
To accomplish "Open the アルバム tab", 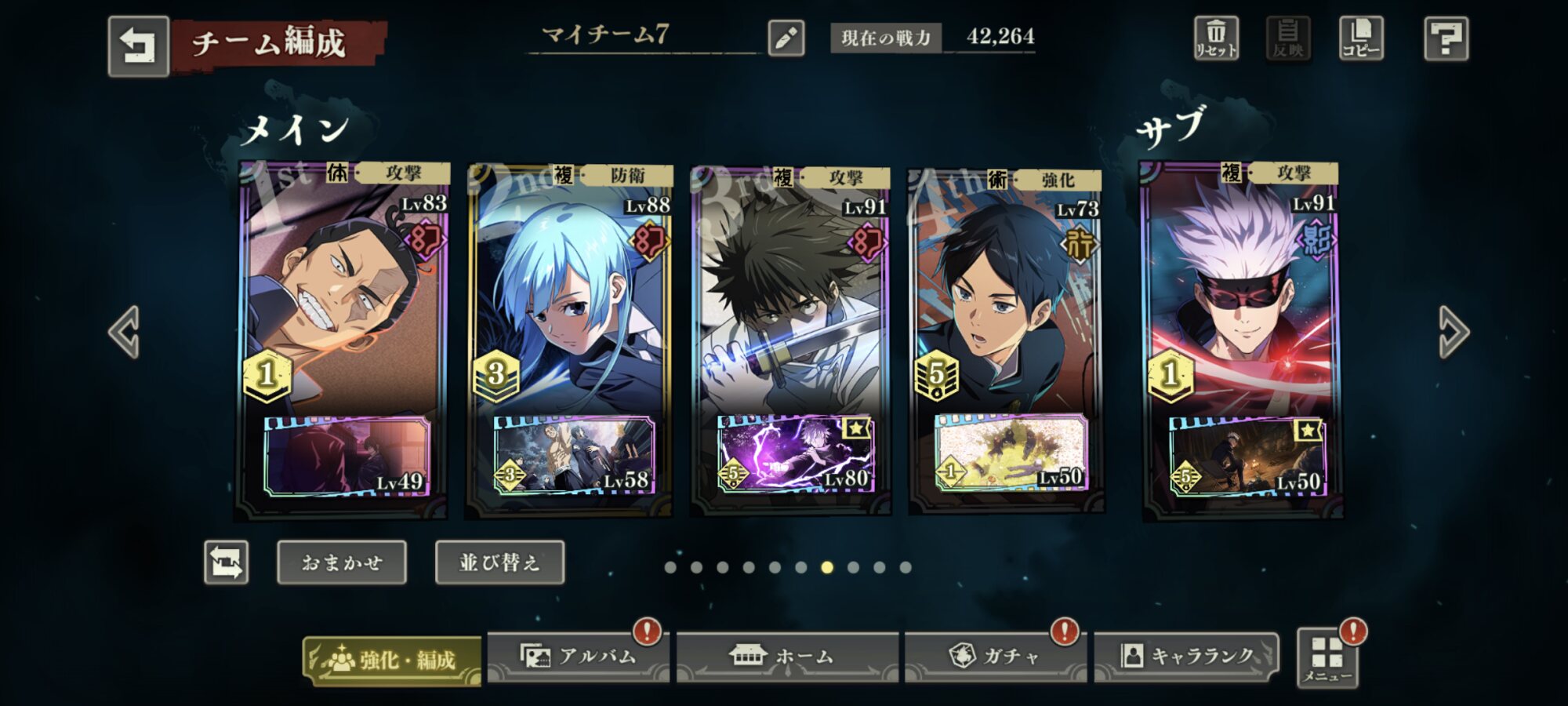I will point(579,657).
